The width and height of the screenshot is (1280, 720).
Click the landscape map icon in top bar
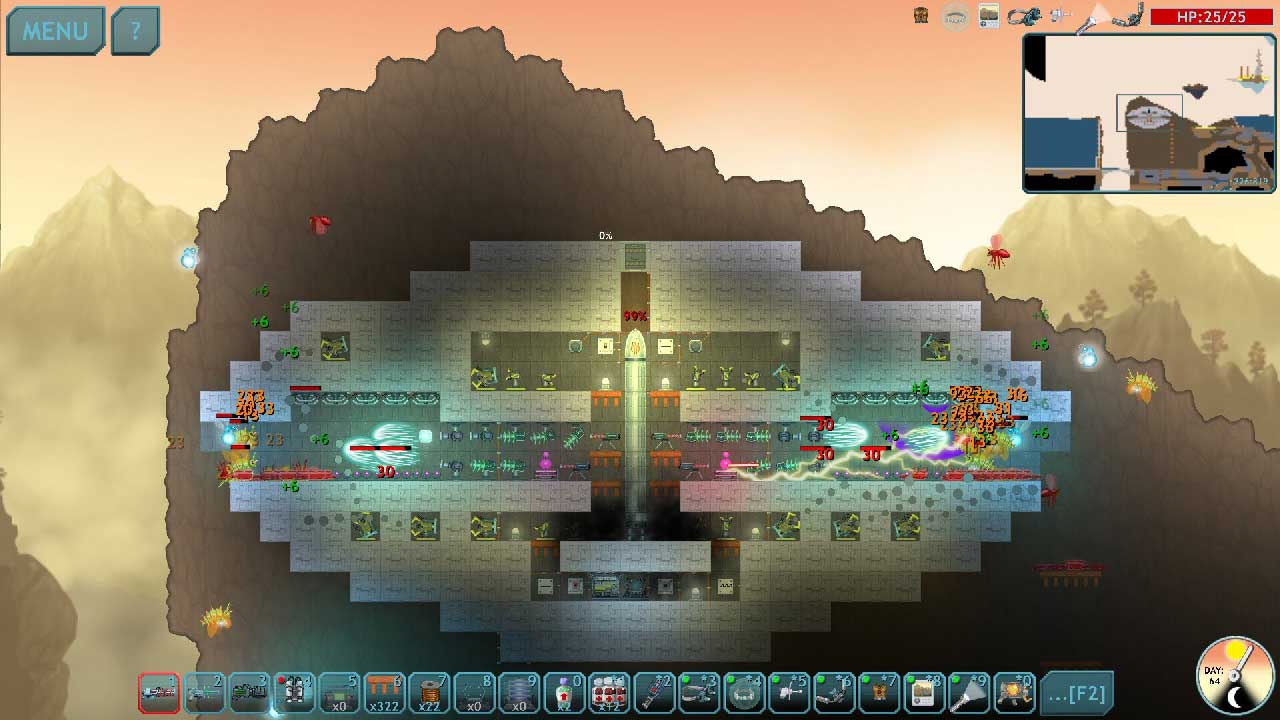[x=989, y=16]
